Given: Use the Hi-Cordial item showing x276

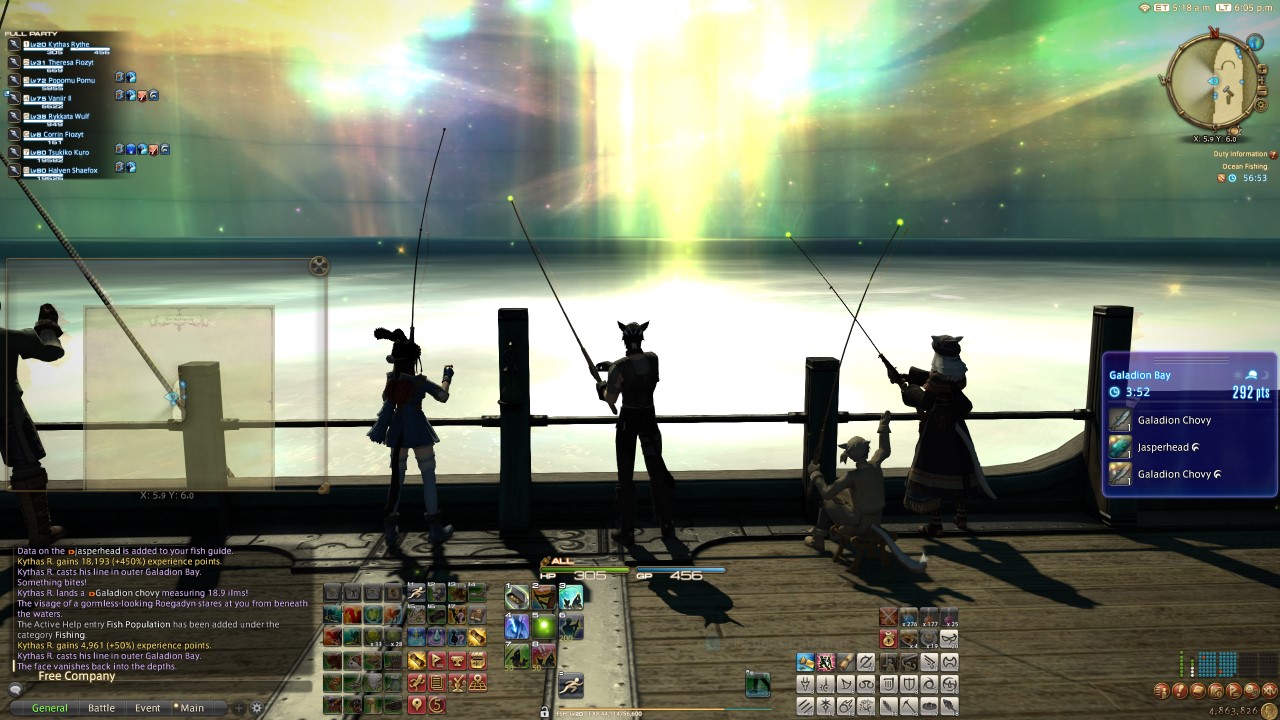Looking at the screenshot, I should pos(909,617).
